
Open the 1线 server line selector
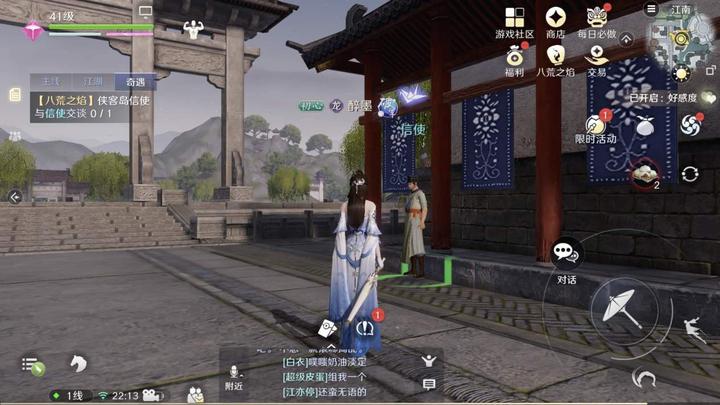tap(68, 395)
